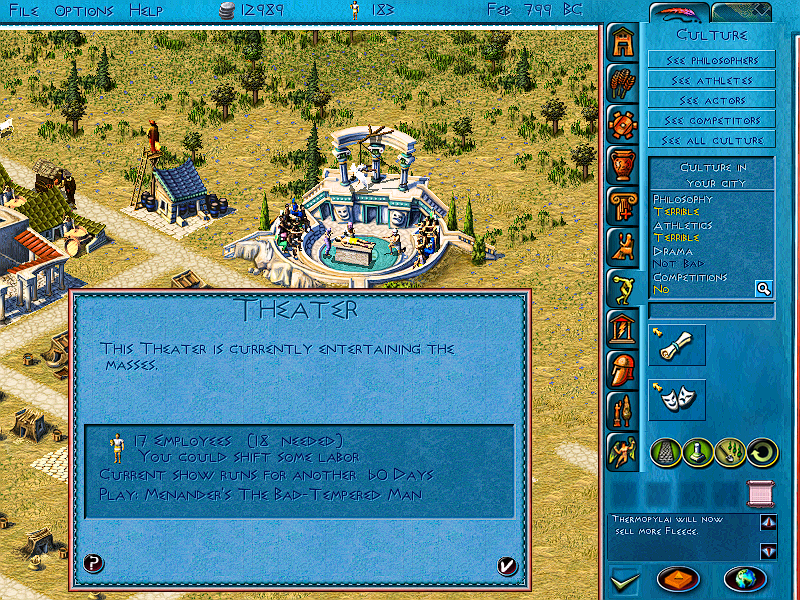Switch to the map overview tab
800x600 pixels.
pyautogui.click(x=741, y=12)
